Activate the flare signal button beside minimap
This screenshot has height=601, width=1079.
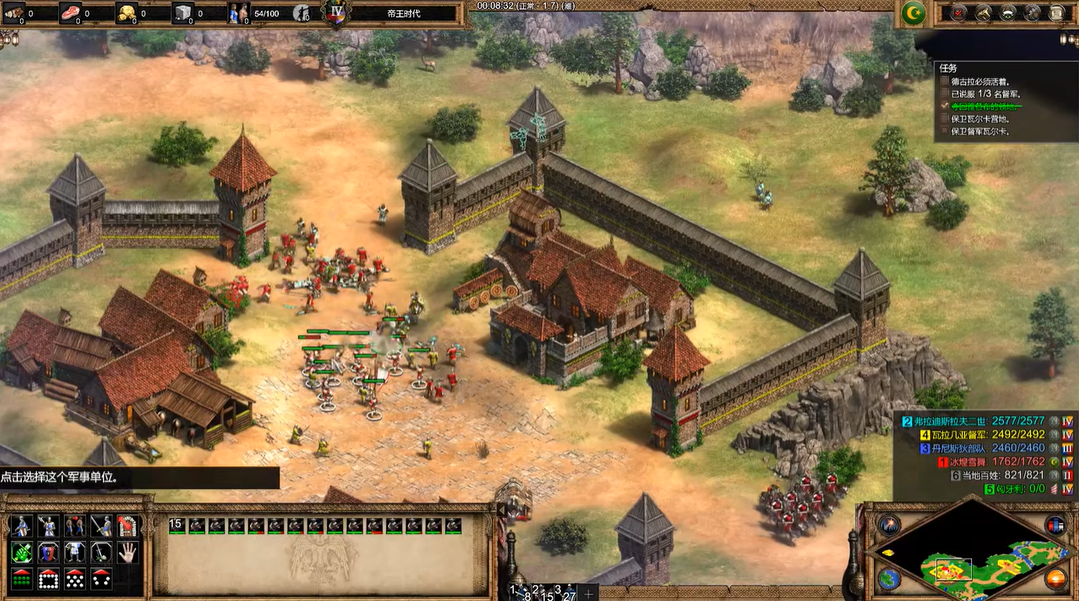887,525
